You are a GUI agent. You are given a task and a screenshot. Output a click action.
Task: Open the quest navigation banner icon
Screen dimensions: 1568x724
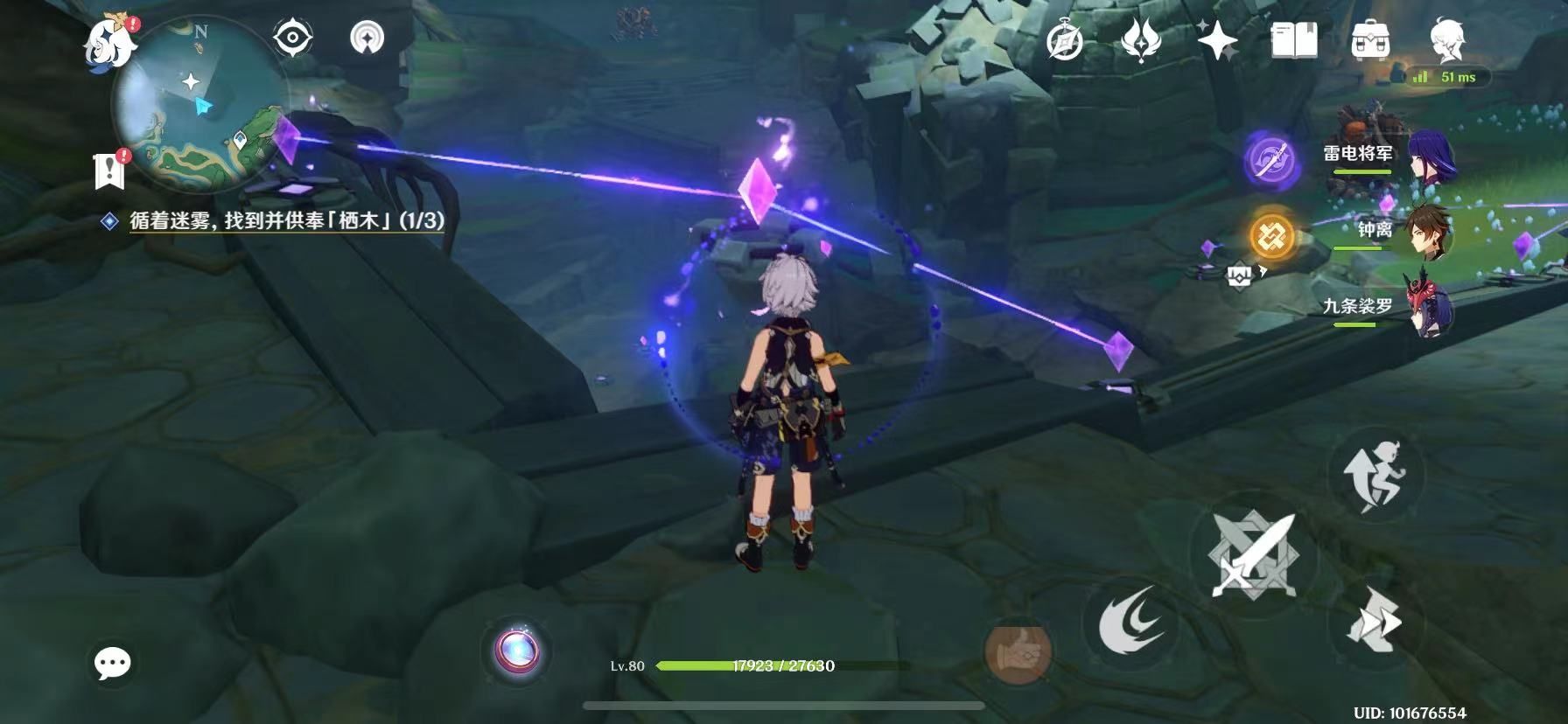click(x=110, y=171)
